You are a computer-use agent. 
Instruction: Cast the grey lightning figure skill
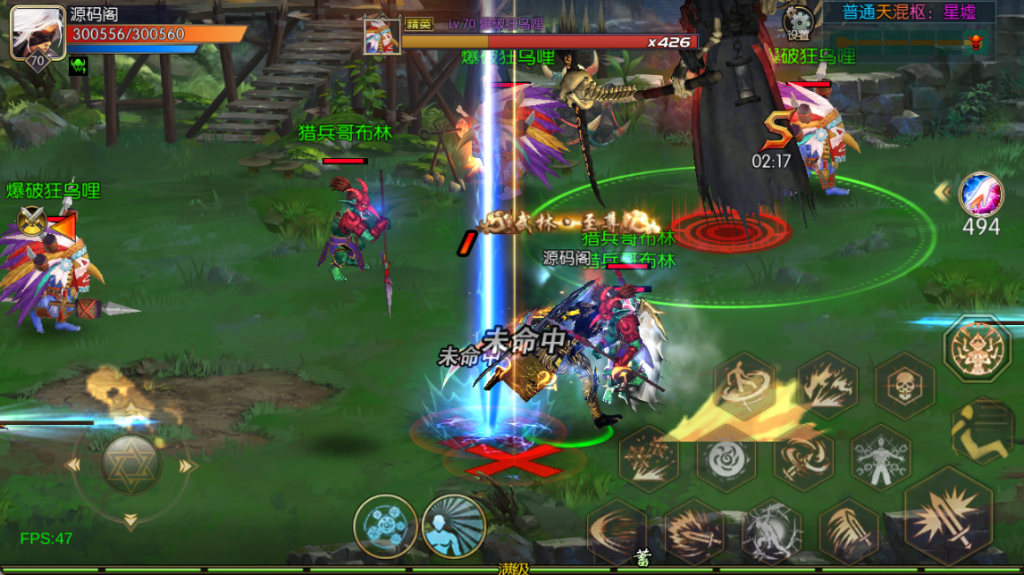point(771,530)
